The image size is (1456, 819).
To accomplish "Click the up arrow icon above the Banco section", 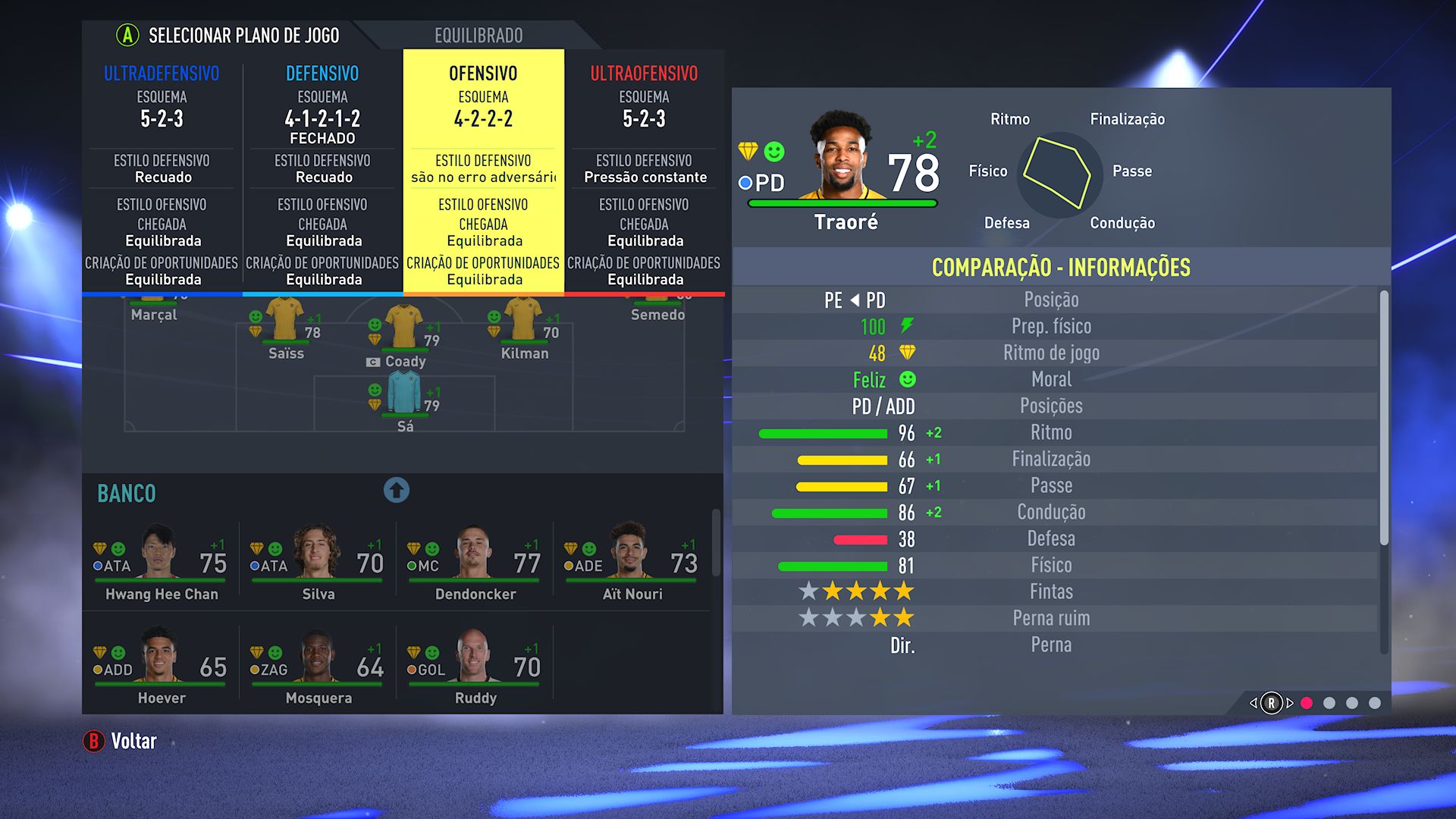I will click(x=397, y=491).
